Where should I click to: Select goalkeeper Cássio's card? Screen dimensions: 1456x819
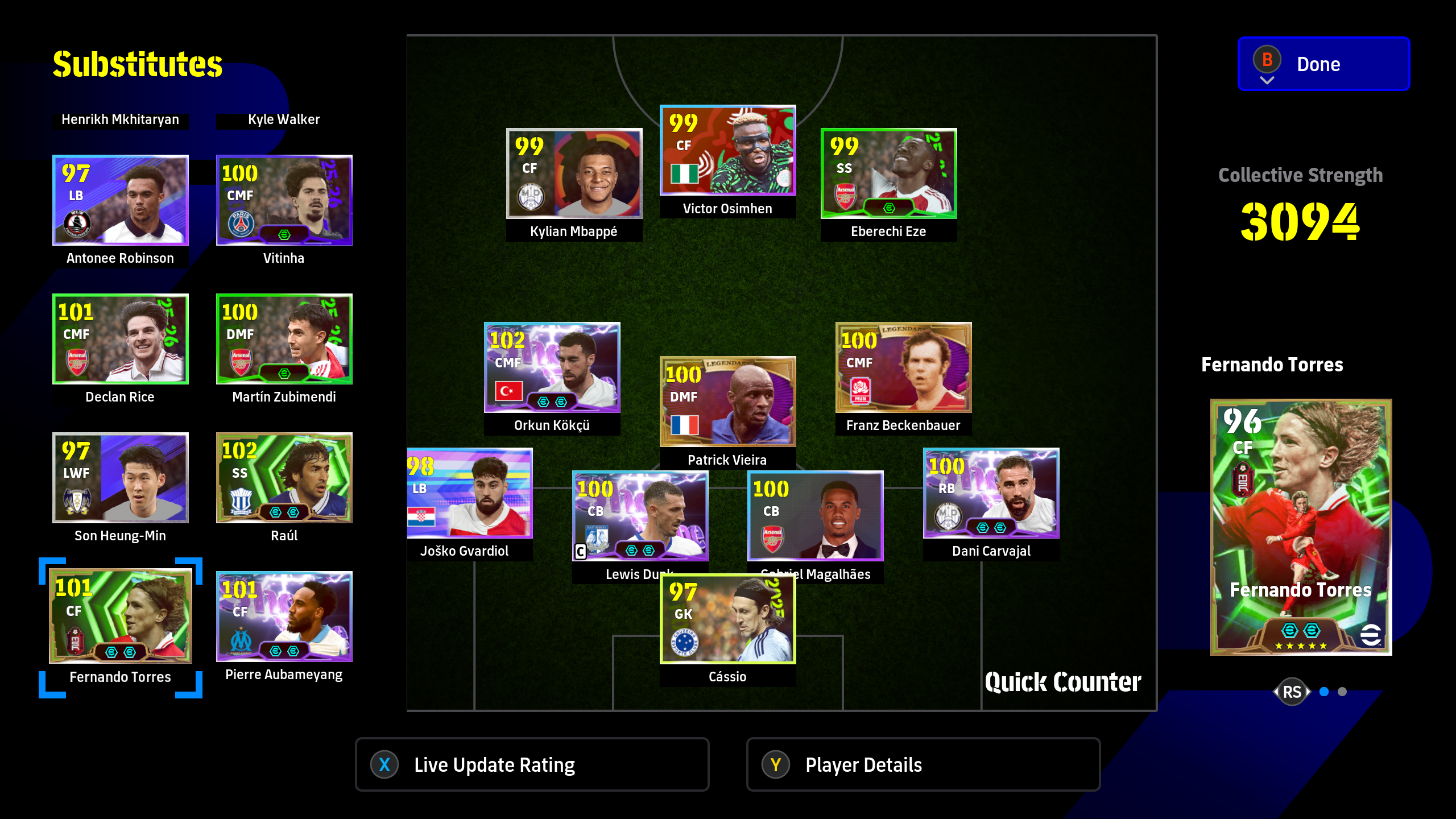click(x=727, y=619)
